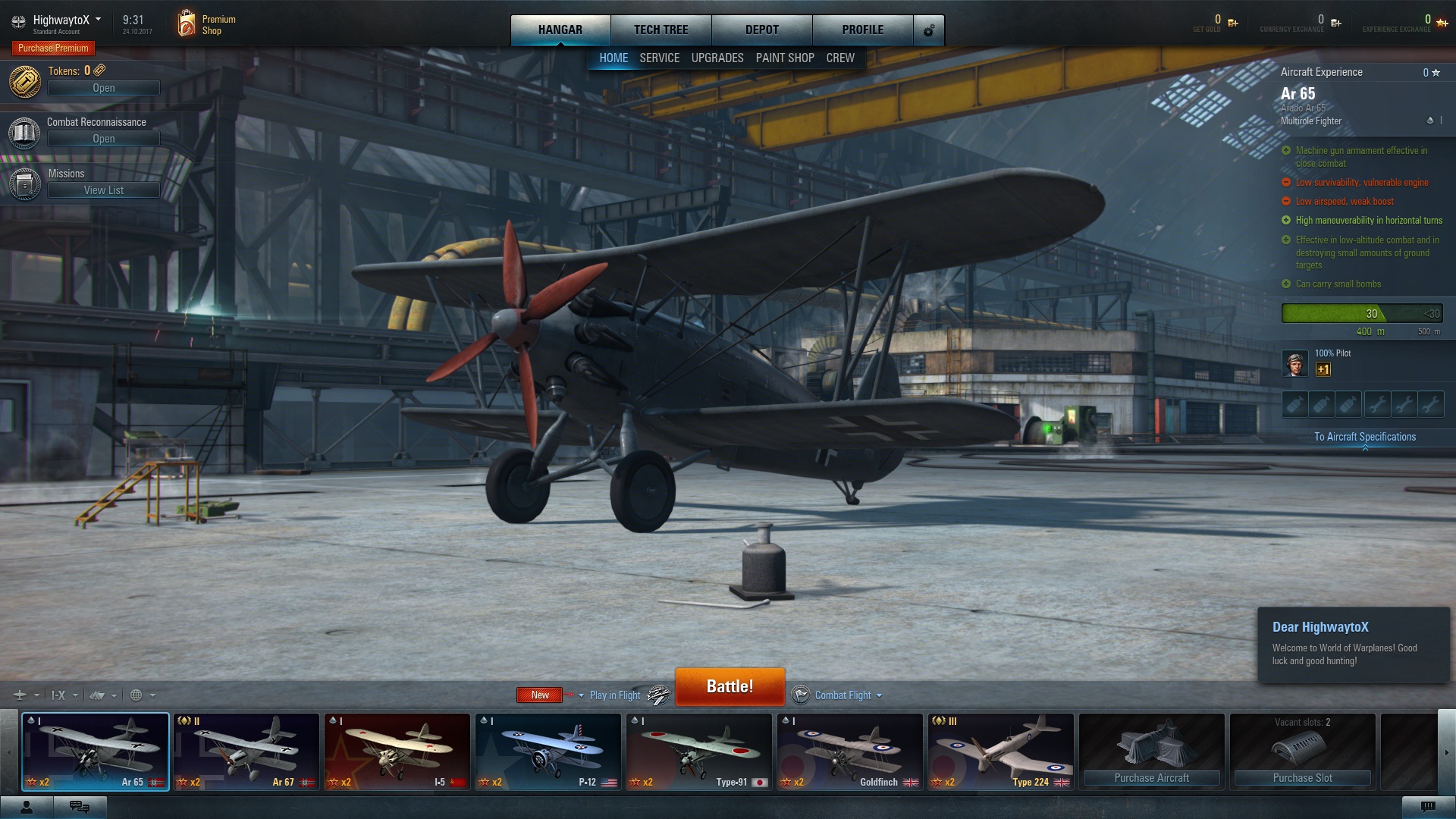Go to the Service submenu
The height and width of the screenshot is (819, 1456).
click(x=659, y=58)
